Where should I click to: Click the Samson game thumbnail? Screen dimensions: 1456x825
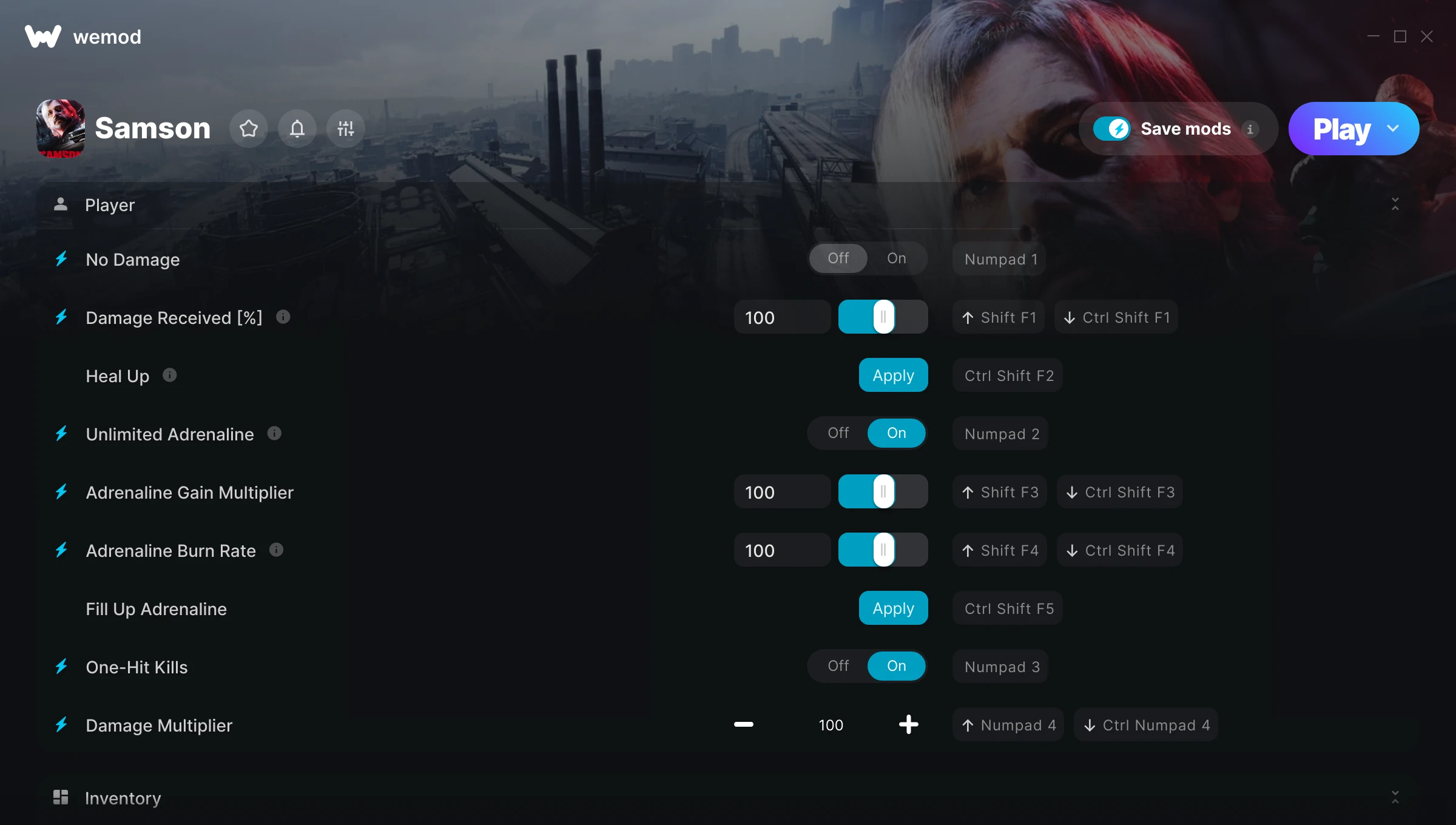tap(61, 128)
